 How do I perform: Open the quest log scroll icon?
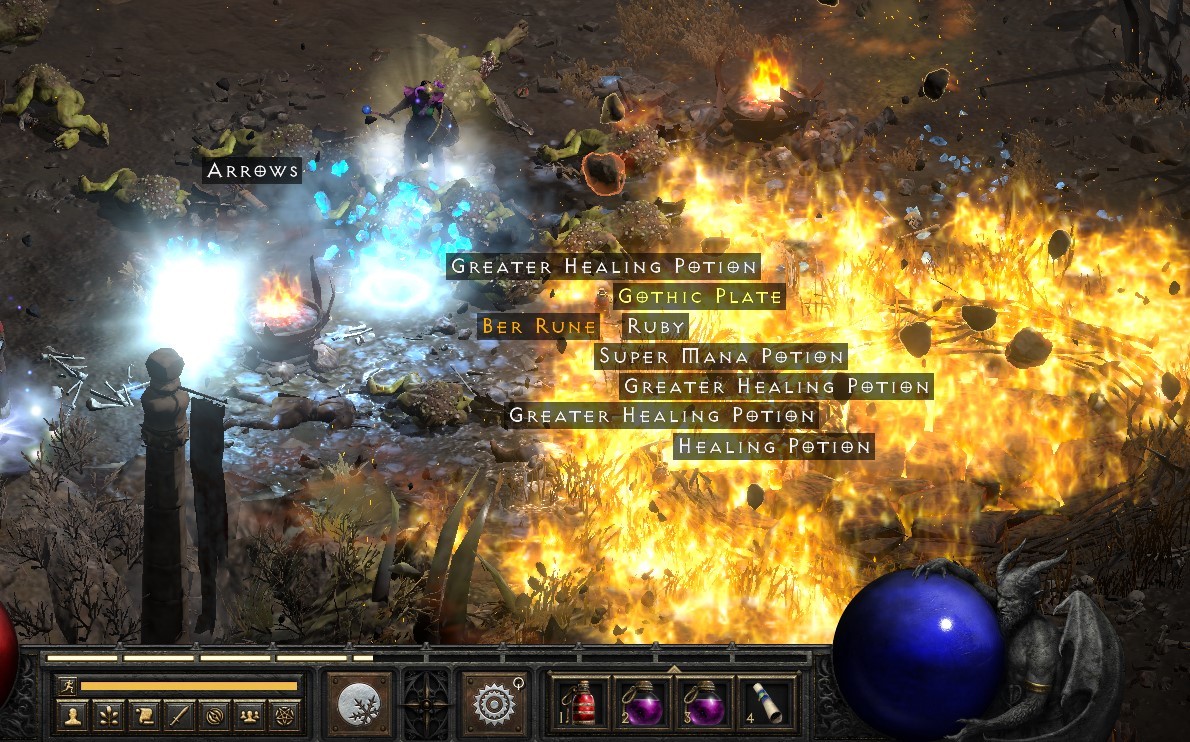(x=144, y=715)
